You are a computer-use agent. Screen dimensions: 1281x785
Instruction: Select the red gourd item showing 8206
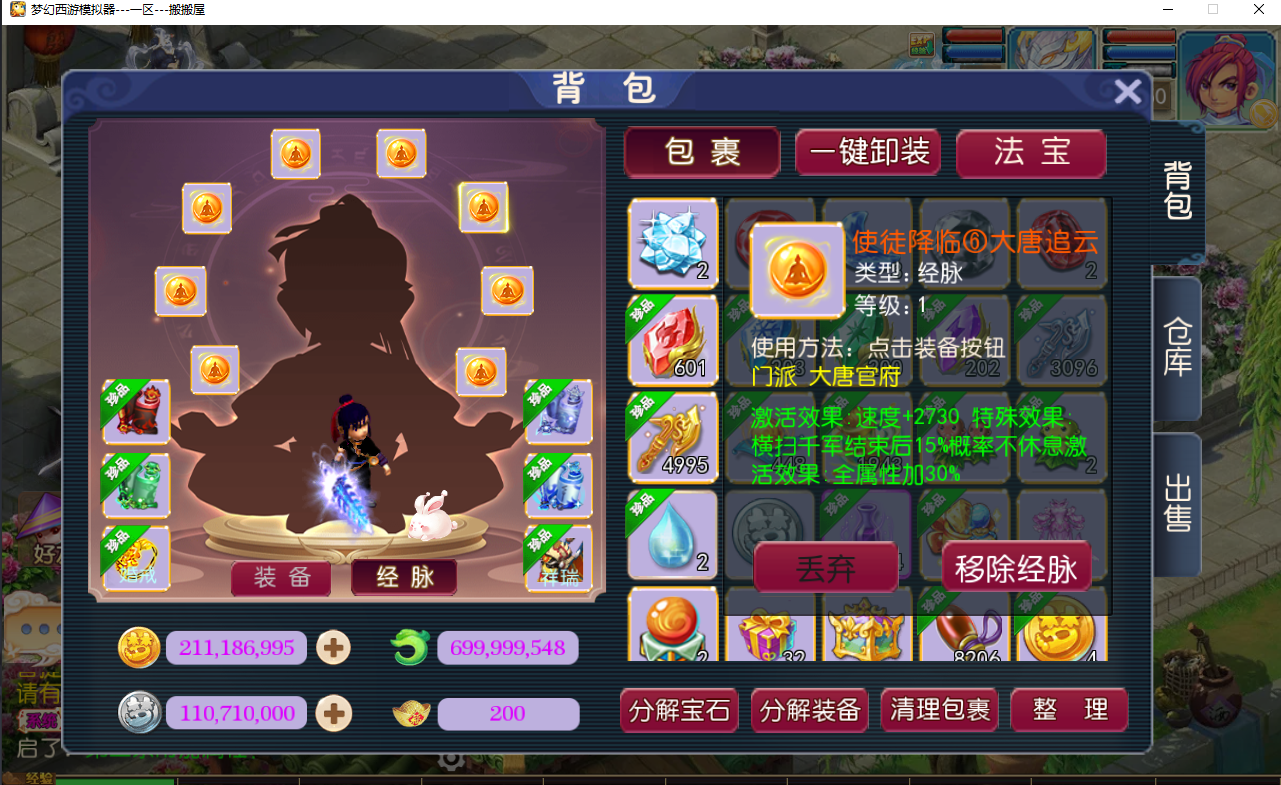tap(962, 630)
